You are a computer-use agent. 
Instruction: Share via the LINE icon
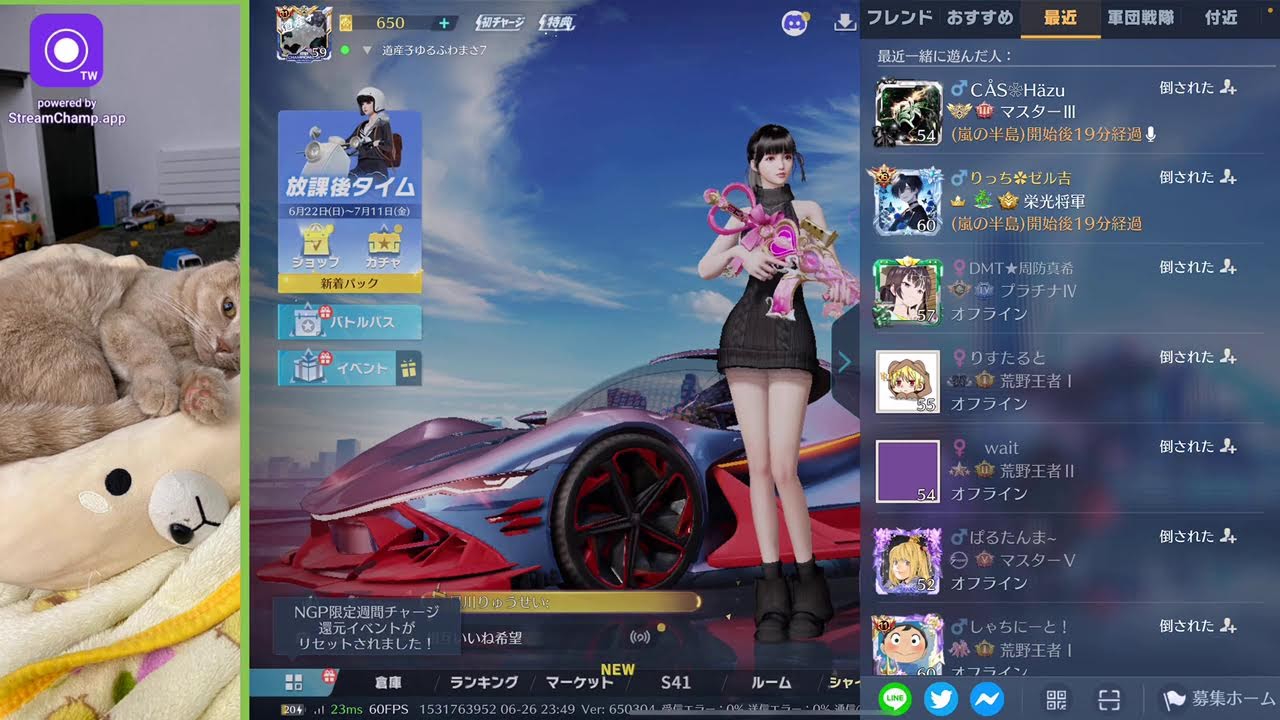click(x=895, y=698)
